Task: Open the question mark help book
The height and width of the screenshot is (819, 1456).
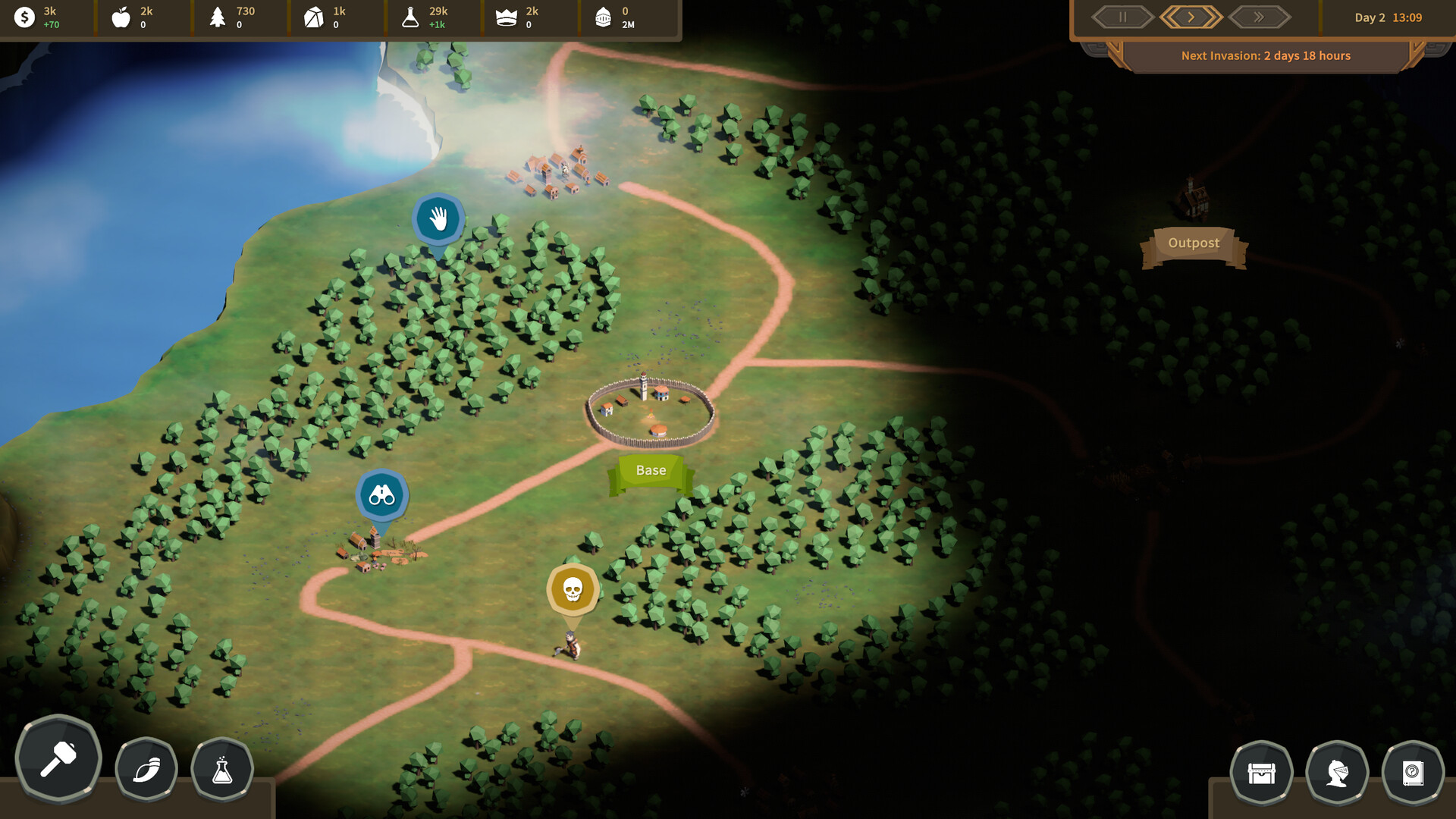Action: 1413,773
